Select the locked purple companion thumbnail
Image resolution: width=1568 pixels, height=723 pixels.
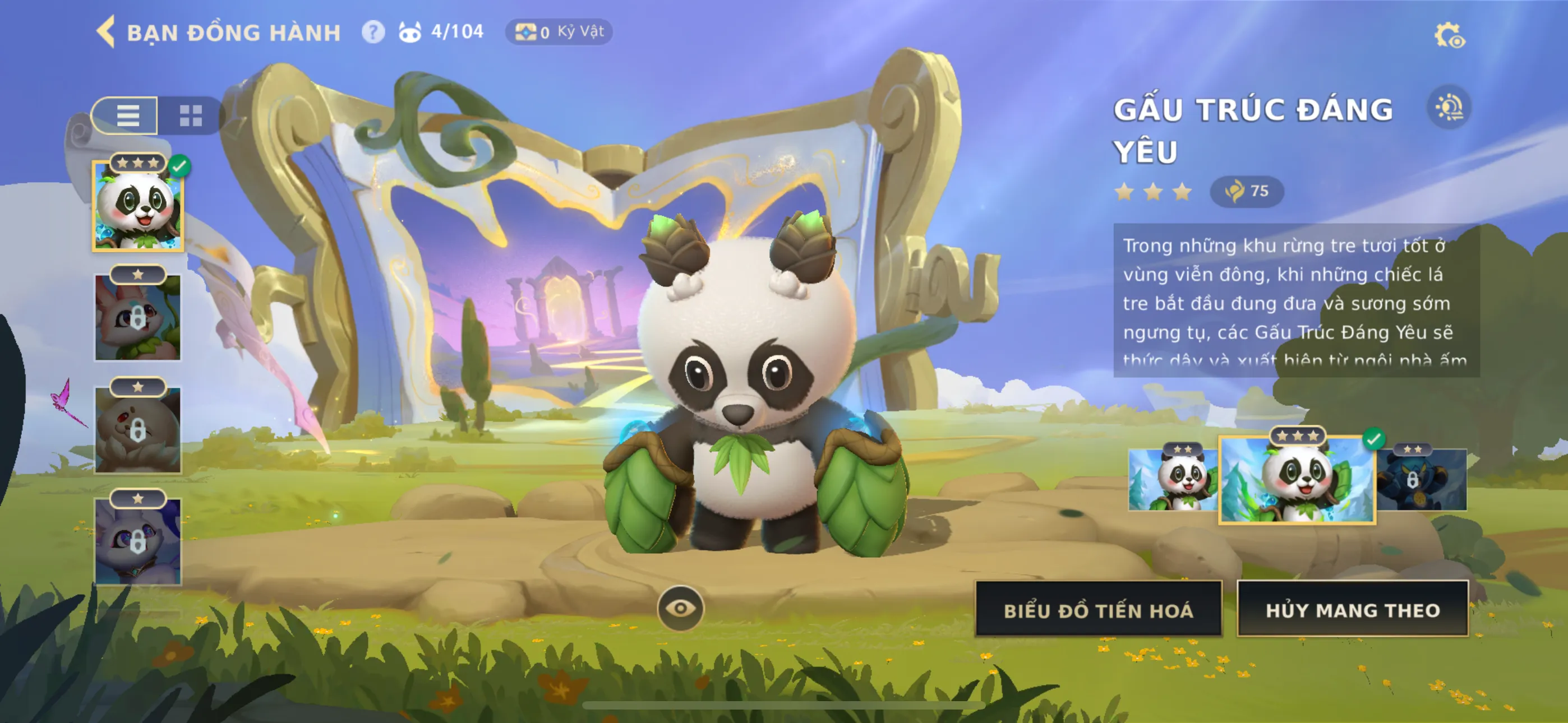138,541
